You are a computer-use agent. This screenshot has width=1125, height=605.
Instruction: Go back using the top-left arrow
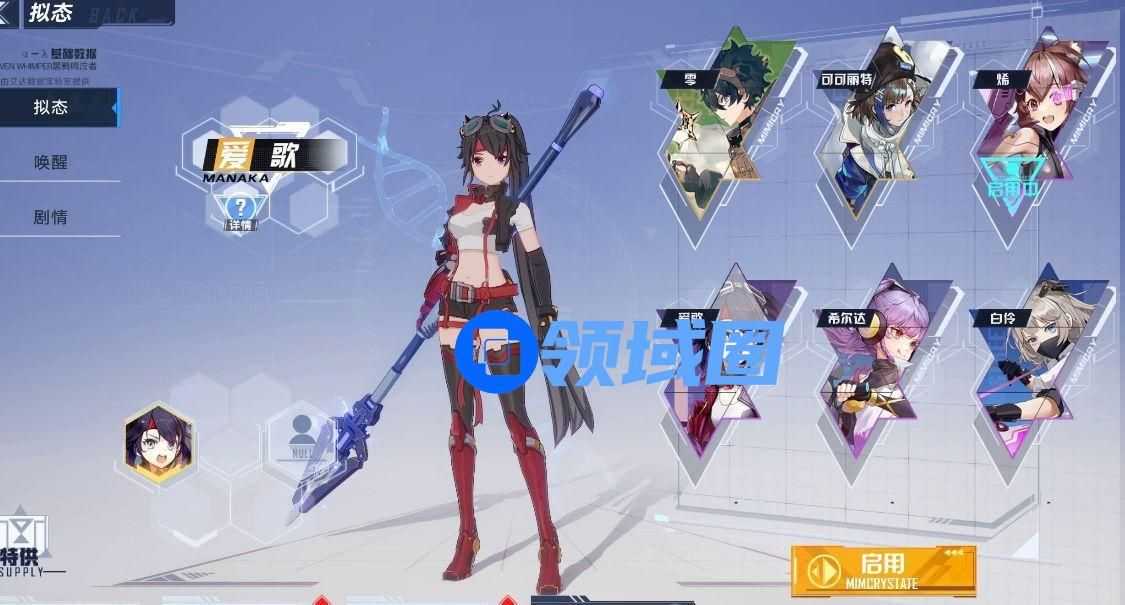(x=8, y=12)
